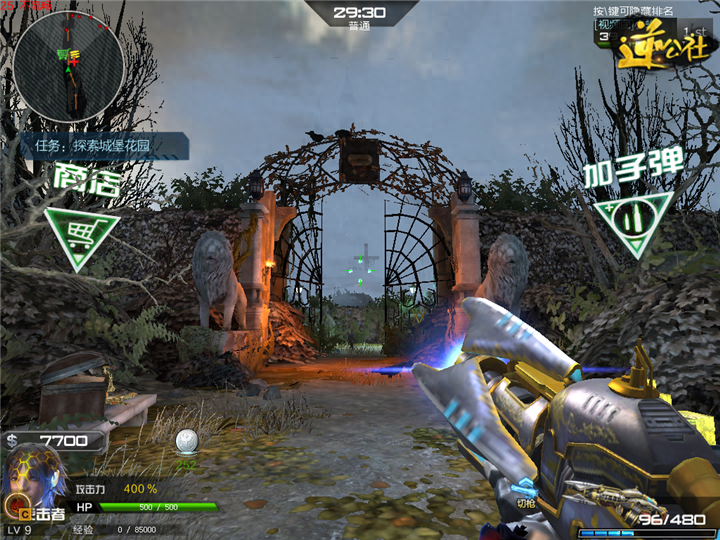The width and height of the screenshot is (720, 540).
Task: Switch guns with the blue chevron icon
Action: 526,489
